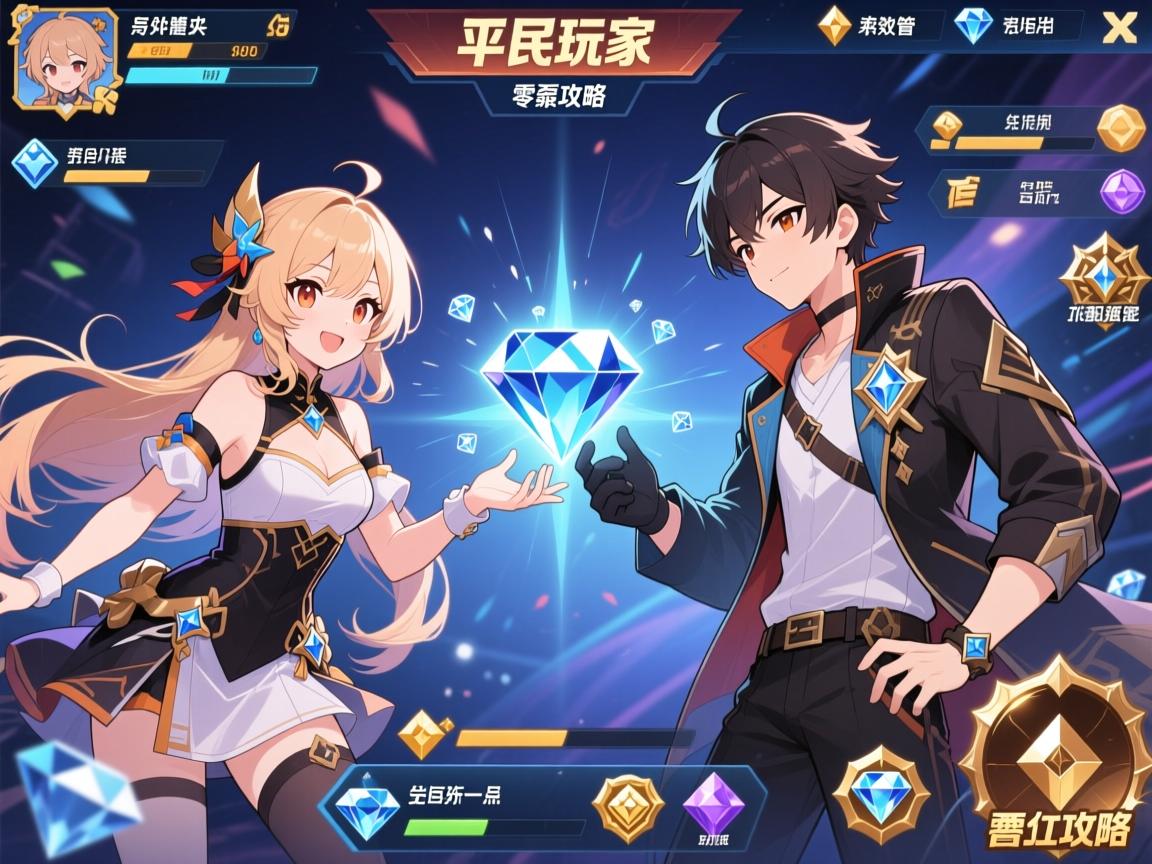The width and height of the screenshot is (1152, 864).
Task: Open the gold hexagon coin on right panel
Action: pos(1120,129)
